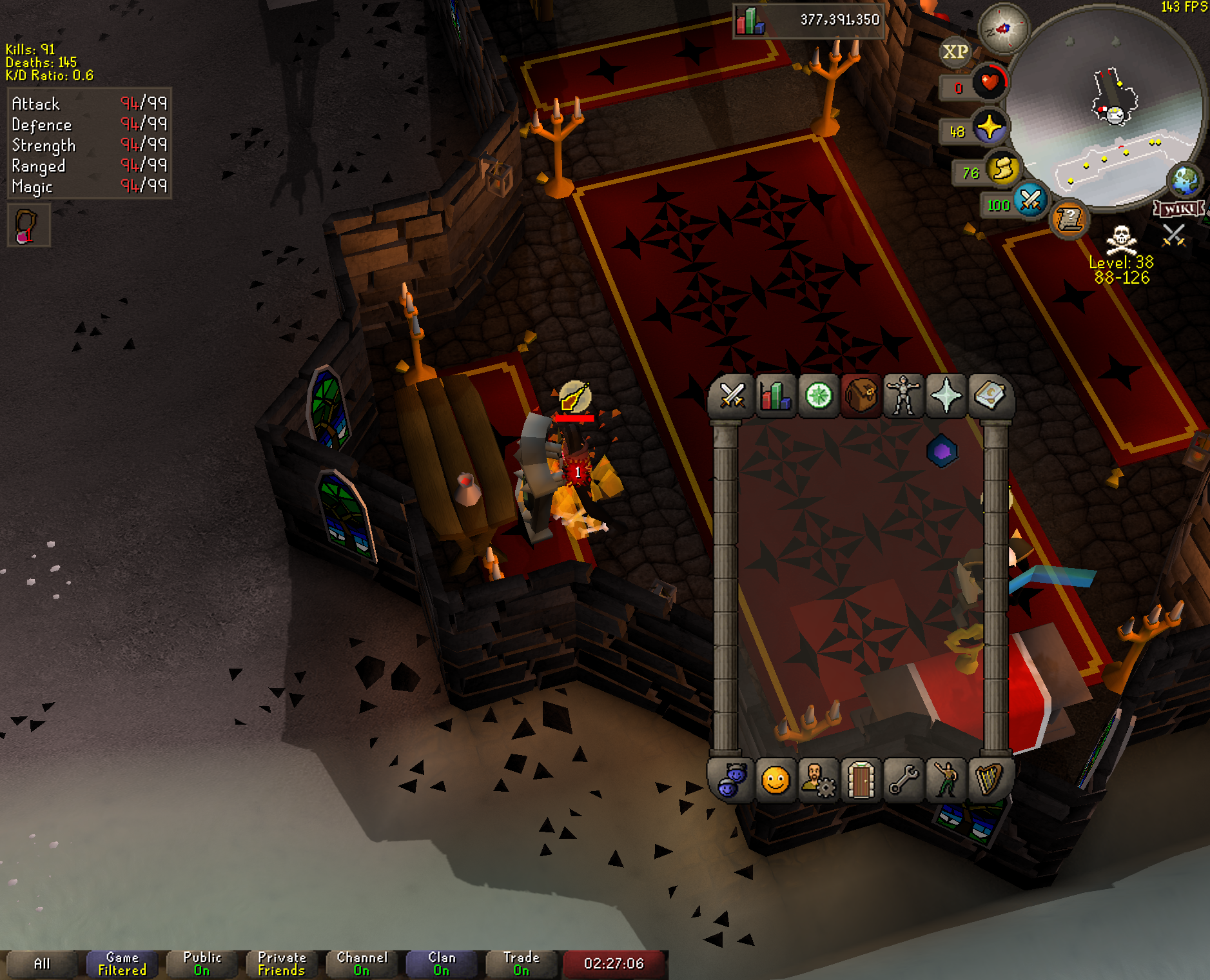Open the Worn Equipment tab
Screen dimensions: 1210x980
(x=903, y=396)
